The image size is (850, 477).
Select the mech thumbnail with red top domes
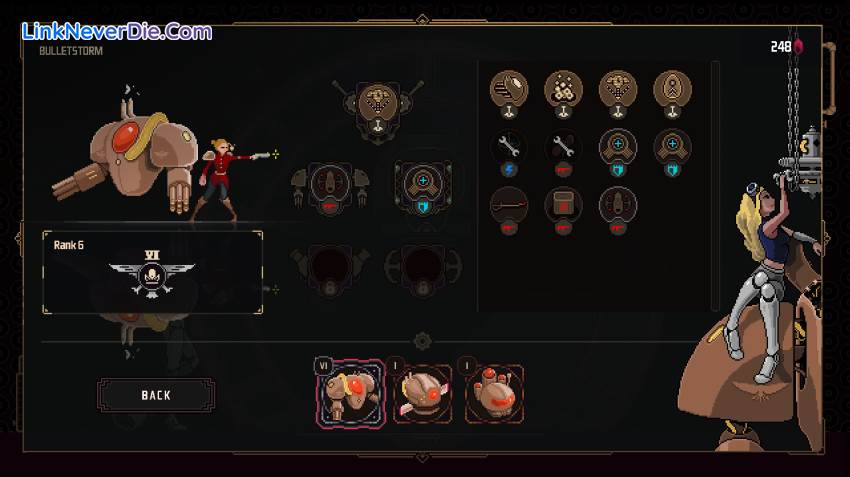pyautogui.click(x=492, y=393)
